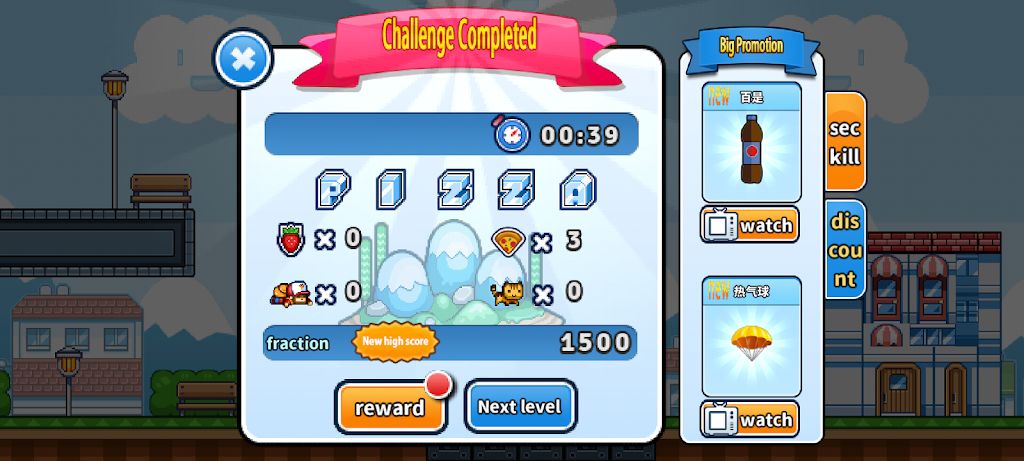The image size is (1024, 461).
Task: Select the parachute promotion card
Action: coord(751,339)
